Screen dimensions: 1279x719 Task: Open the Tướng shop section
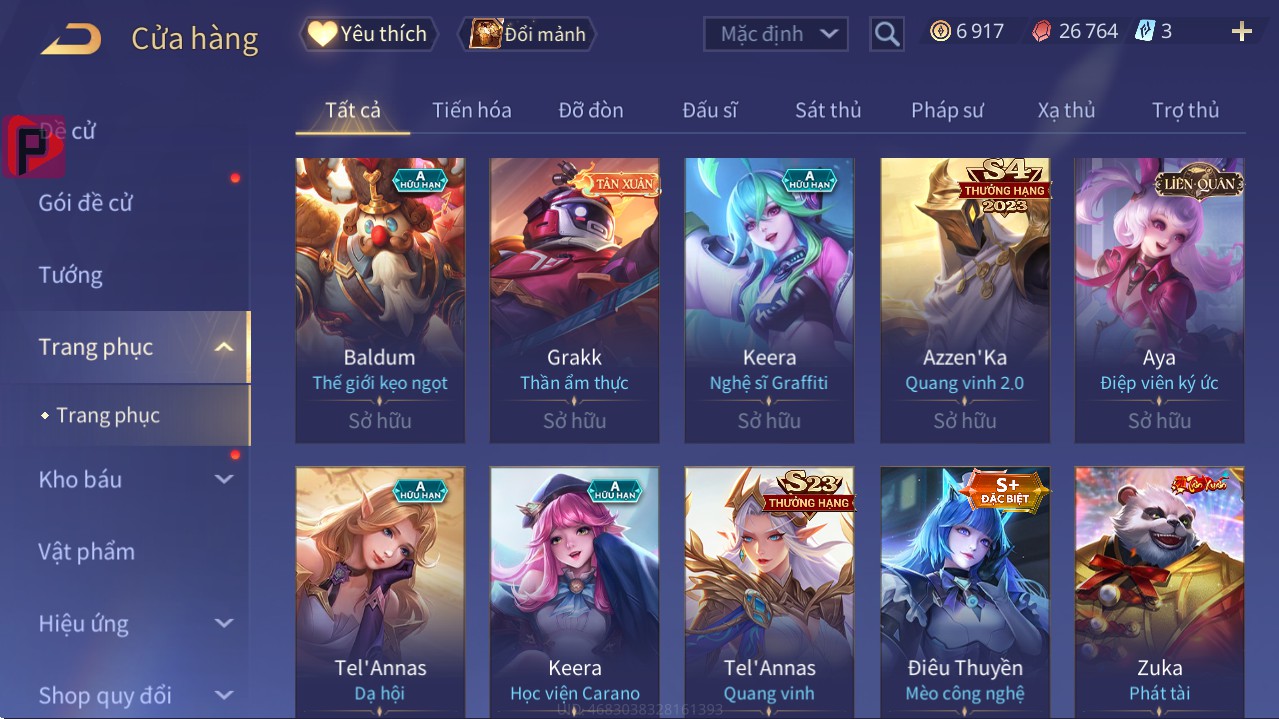click(71, 275)
